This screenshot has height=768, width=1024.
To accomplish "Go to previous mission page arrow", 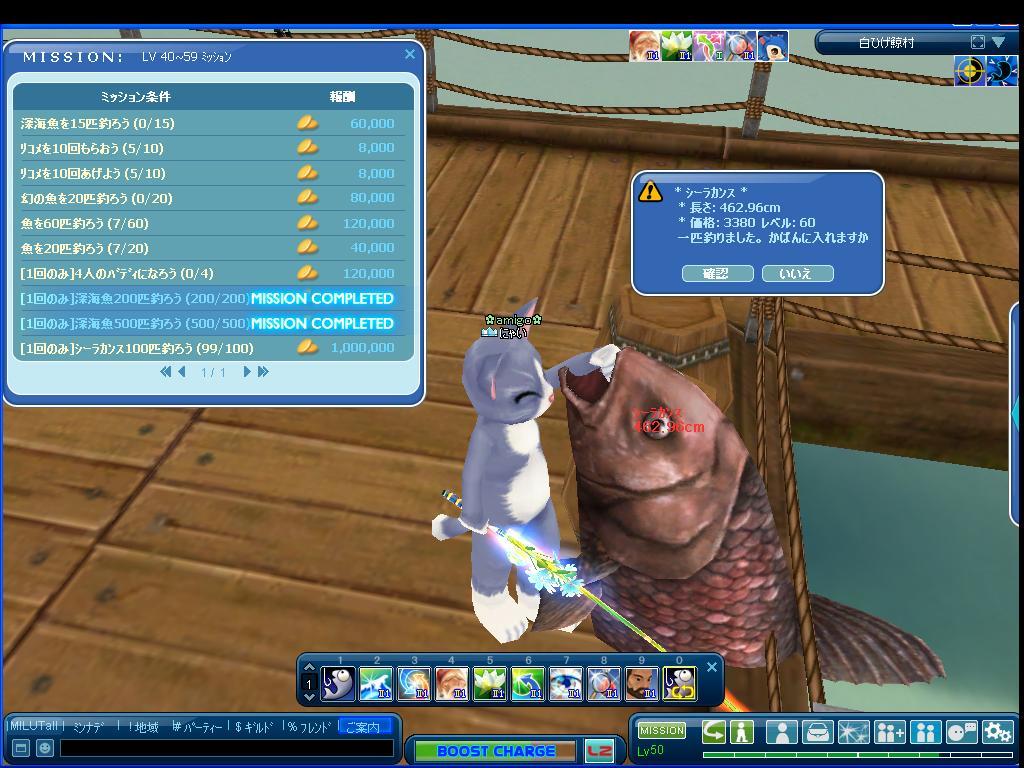I will pos(182,372).
